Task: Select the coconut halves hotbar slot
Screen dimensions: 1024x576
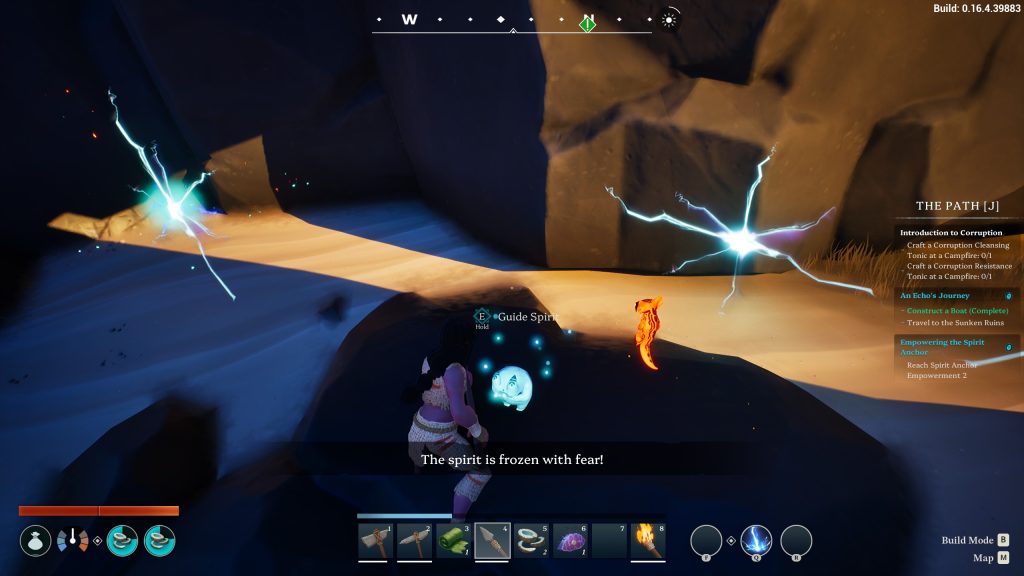Action: click(x=531, y=540)
